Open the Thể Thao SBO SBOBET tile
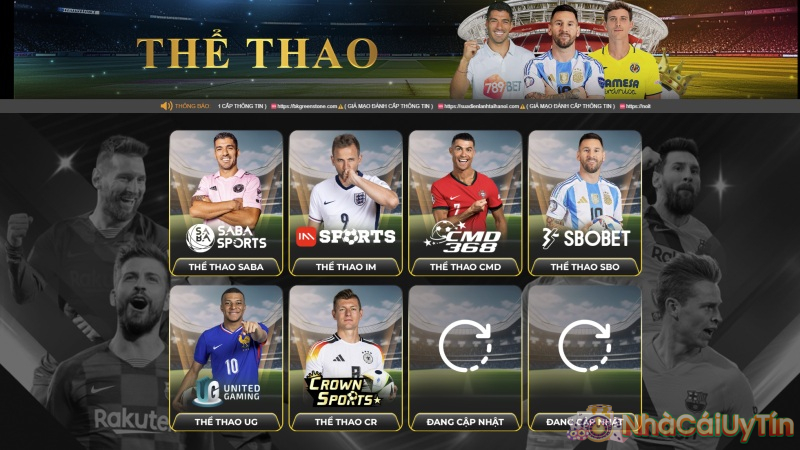The height and width of the screenshot is (450, 800). coord(585,203)
